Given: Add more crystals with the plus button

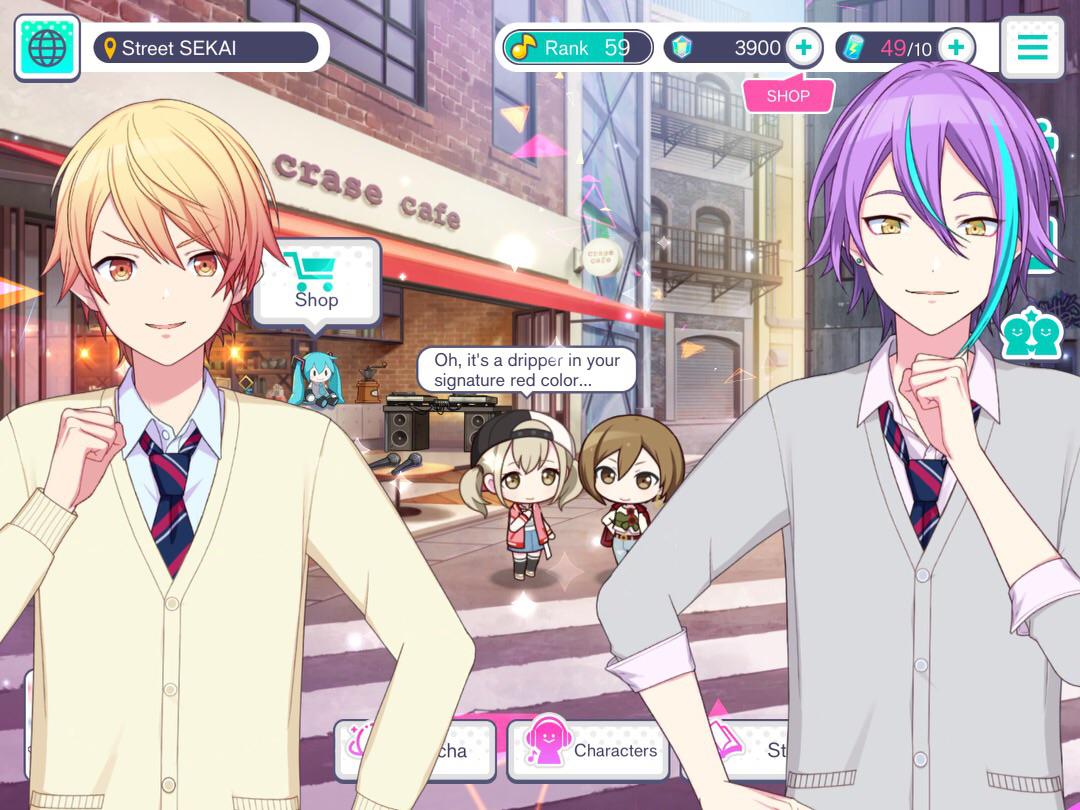Looking at the screenshot, I should tap(803, 47).
